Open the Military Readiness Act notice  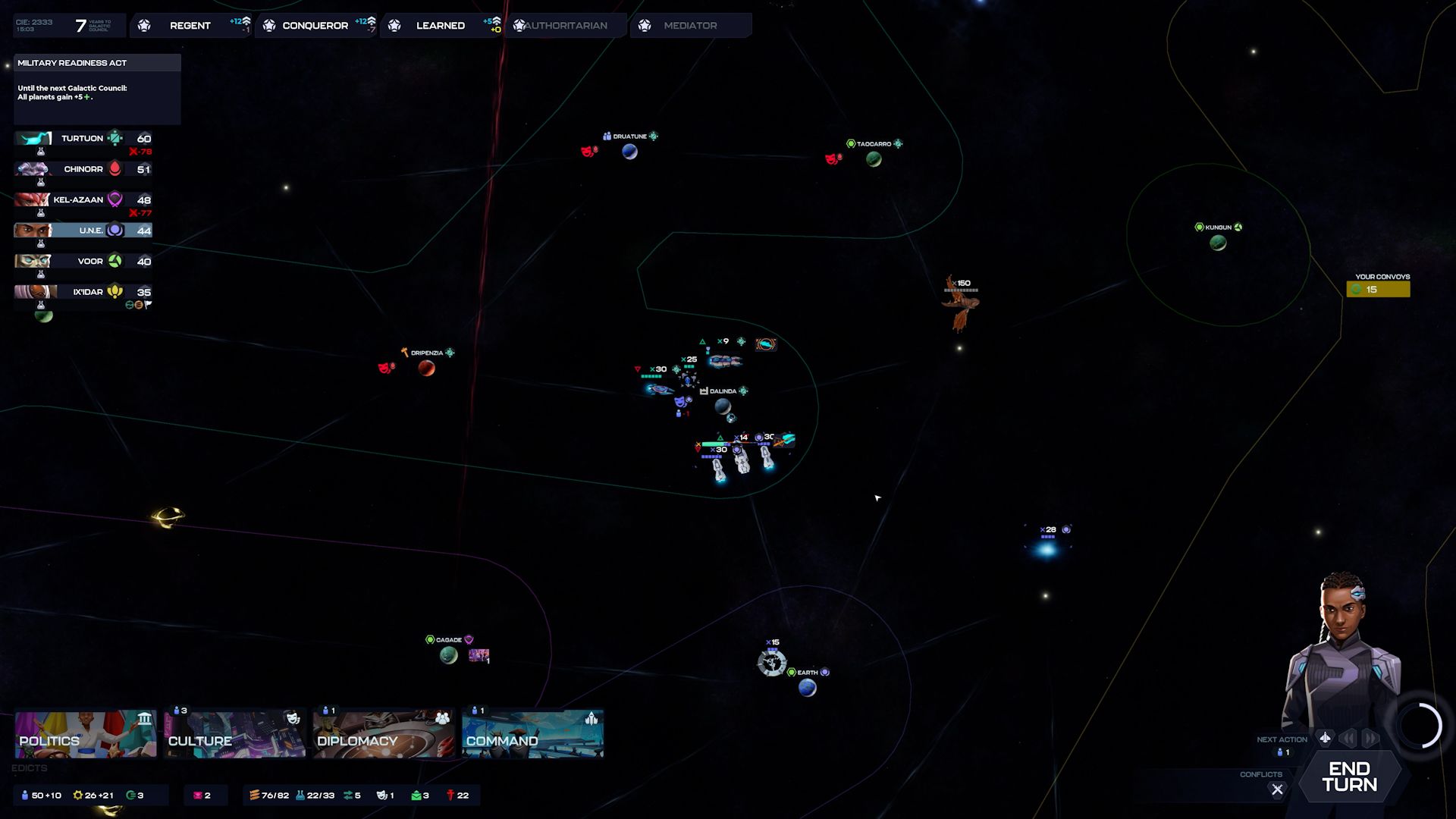click(x=97, y=63)
